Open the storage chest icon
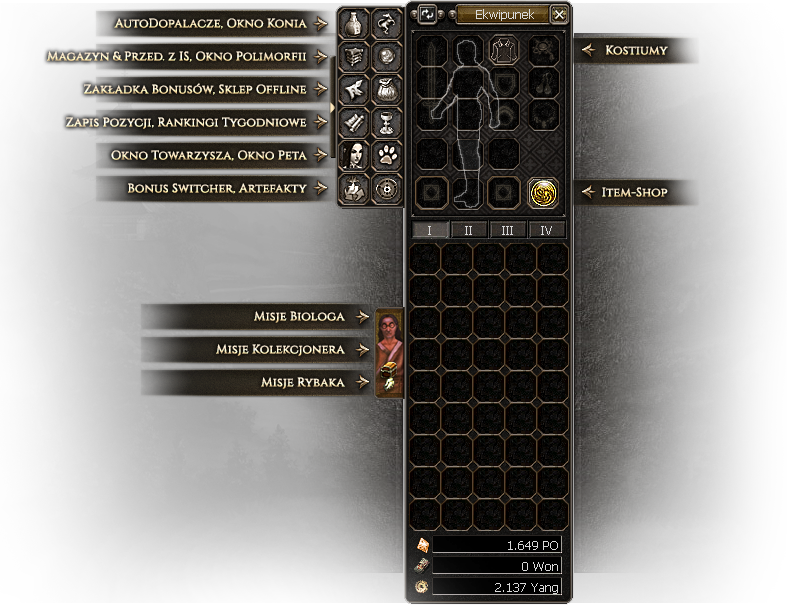This screenshot has width=787, height=605. 353,56
